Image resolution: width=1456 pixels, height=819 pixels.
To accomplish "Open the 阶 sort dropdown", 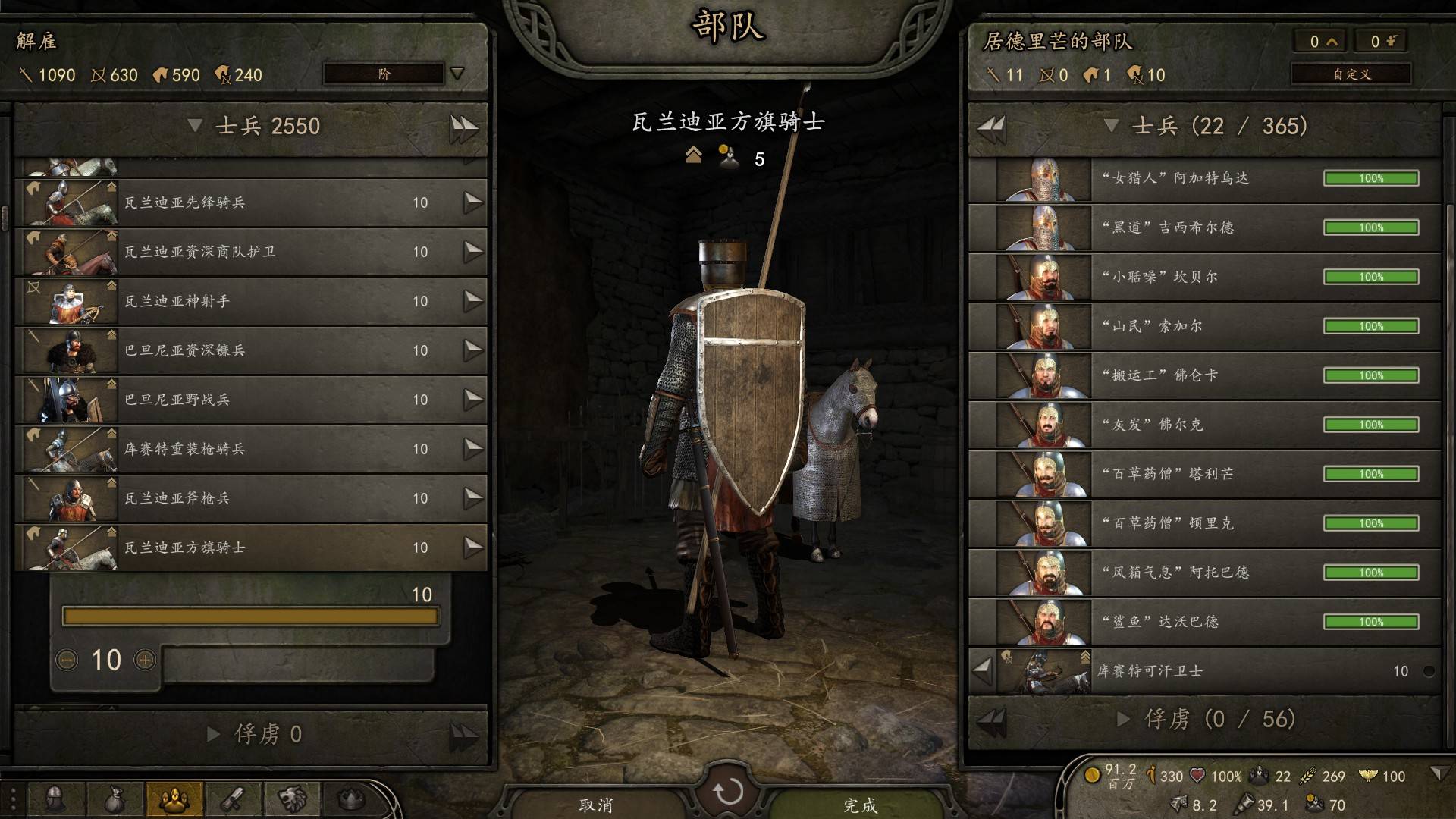I will [x=384, y=74].
